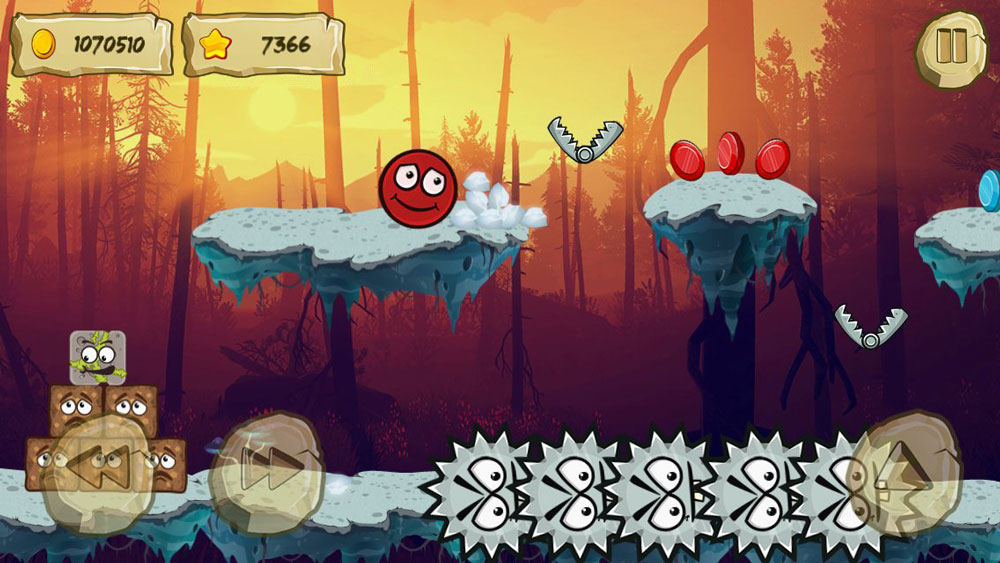1000x563 pixels.
Task: Tap the move-left double arrow control
Action: pyautogui.click(x=99, y=470)
